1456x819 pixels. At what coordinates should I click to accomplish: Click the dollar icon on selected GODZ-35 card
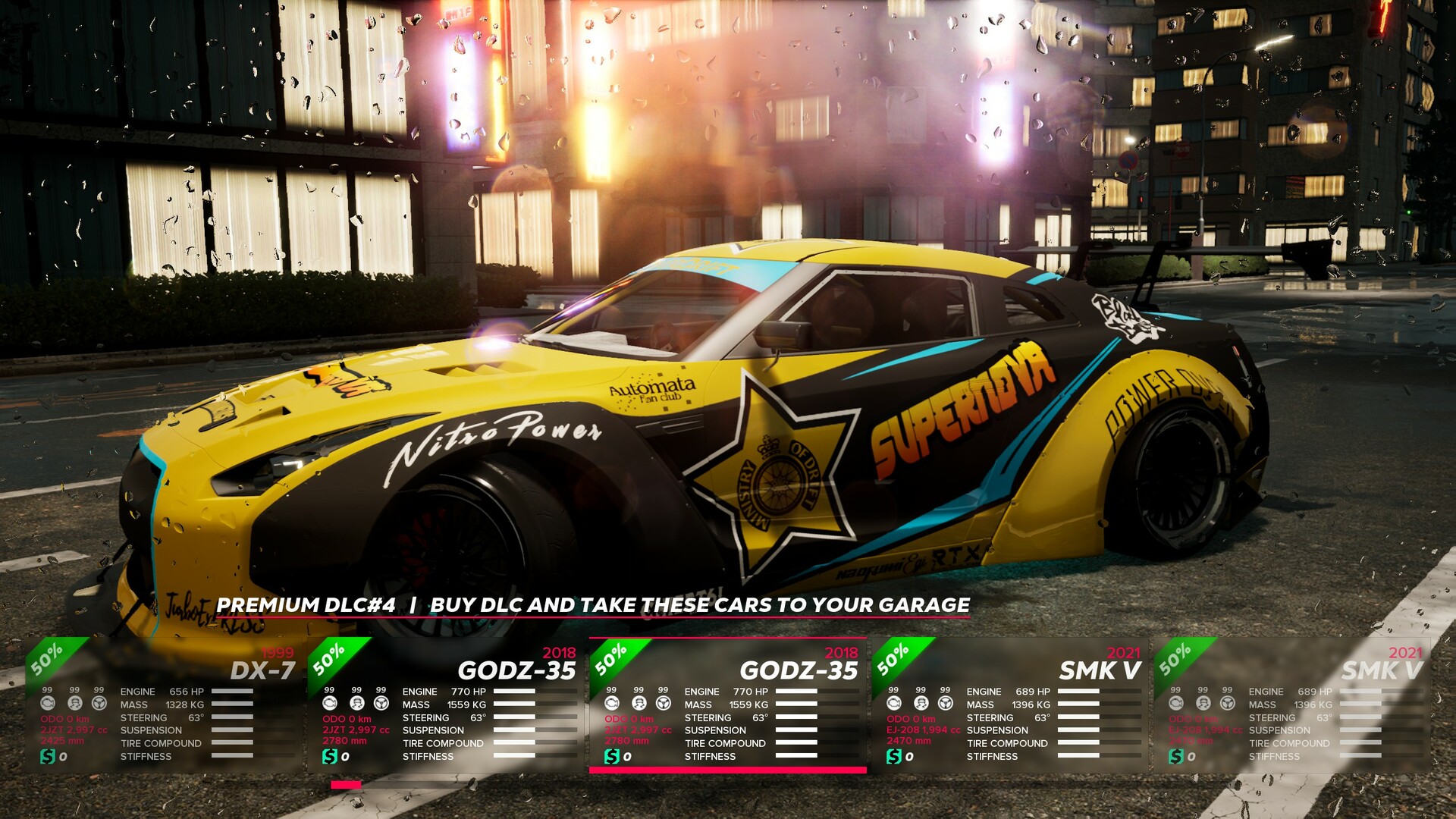tap(611, 755)
